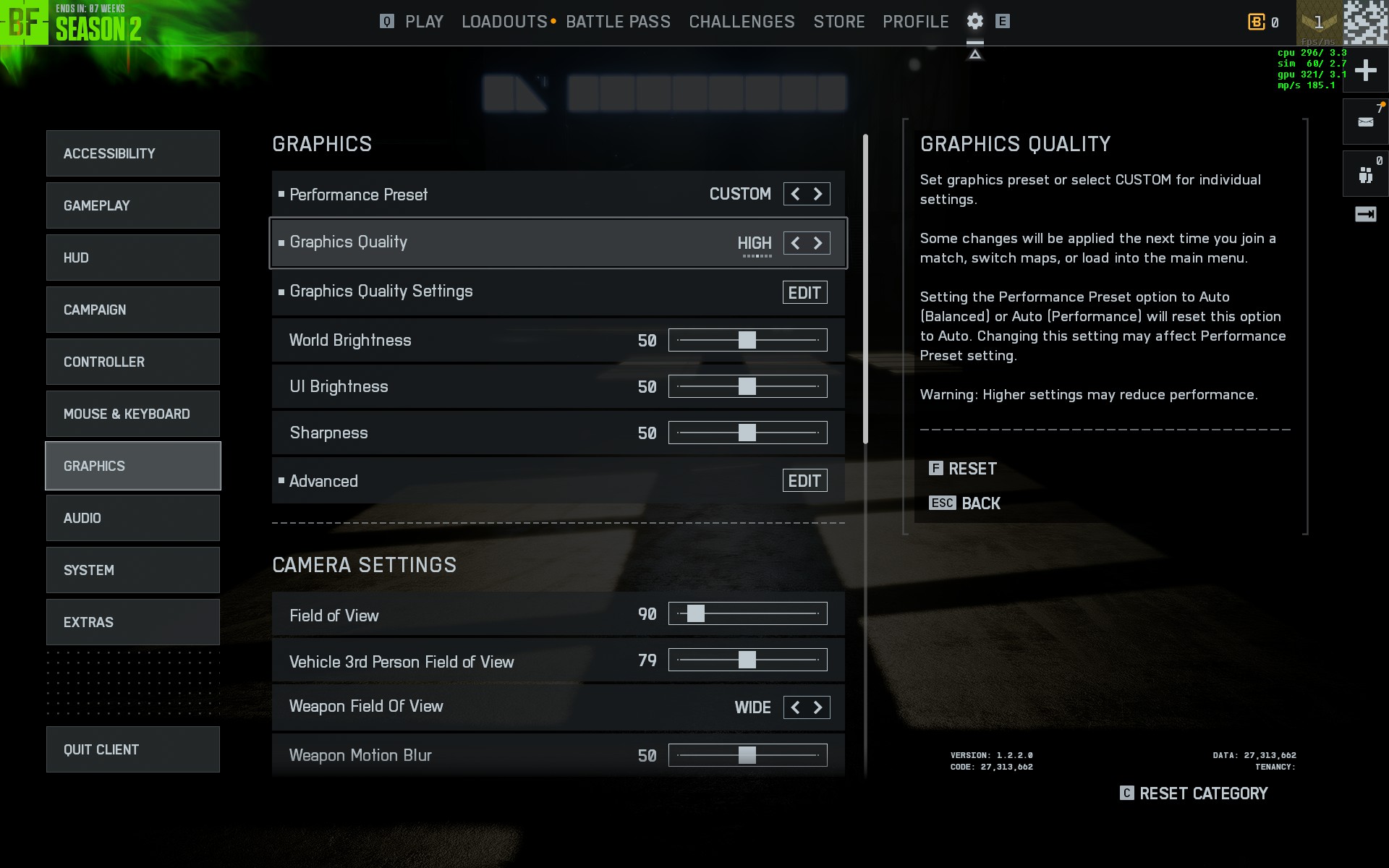Adjust the World Brightness slider
Viewport: 1389px width, 868px height.
click(747, 340)
